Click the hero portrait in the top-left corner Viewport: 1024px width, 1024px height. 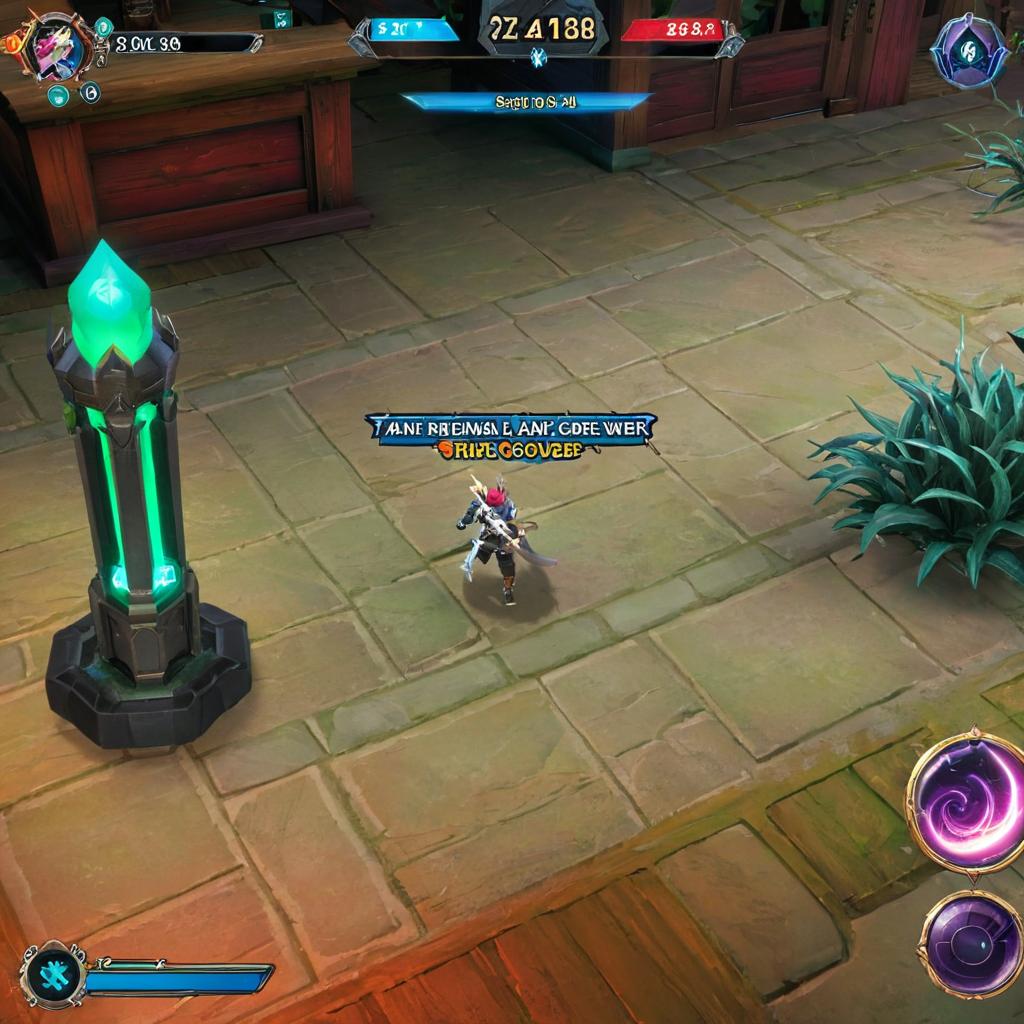pyautogui.click(x=57, y=45)
